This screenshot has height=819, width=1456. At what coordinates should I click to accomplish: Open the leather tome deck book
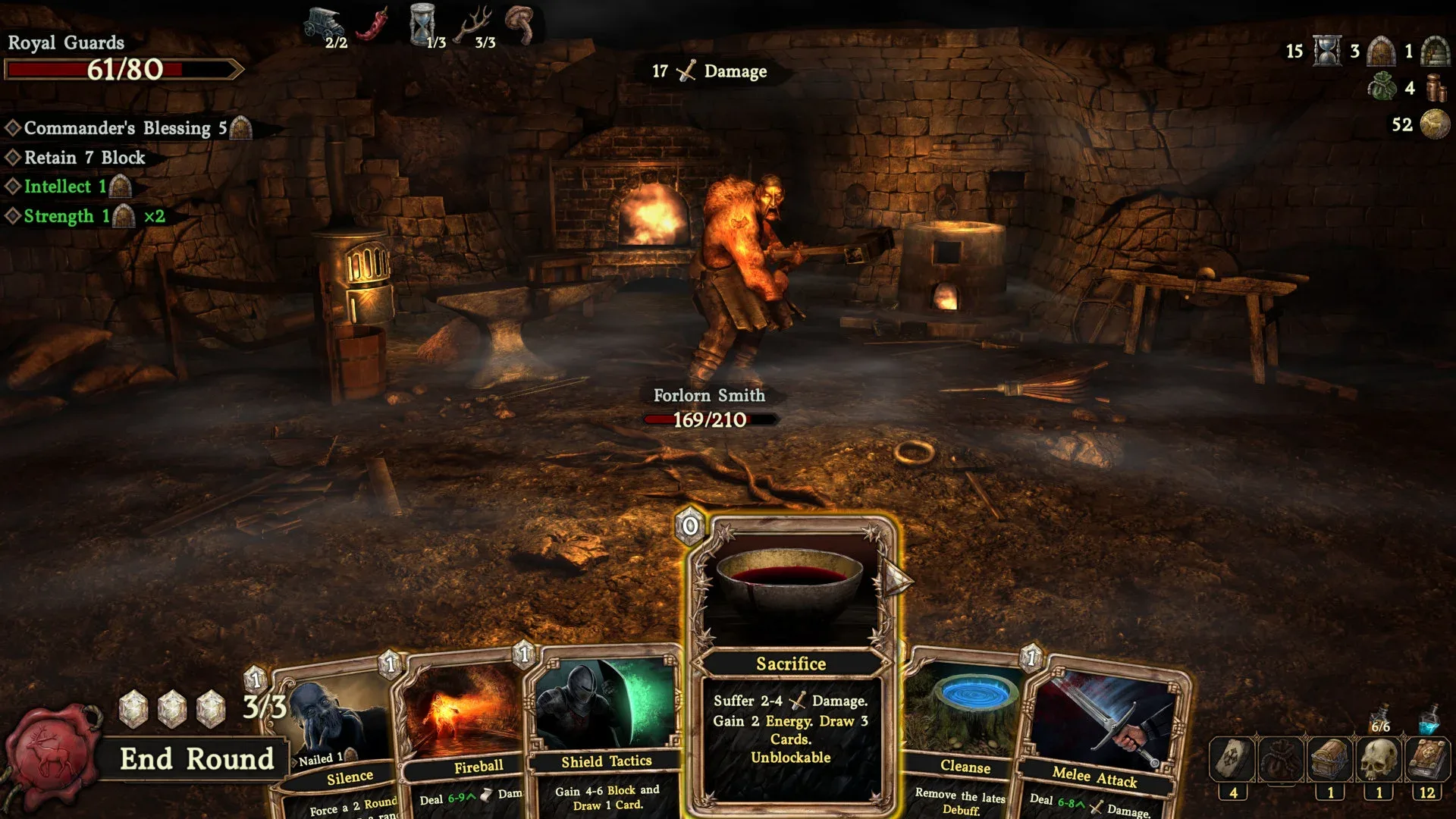coord(1427,759)
